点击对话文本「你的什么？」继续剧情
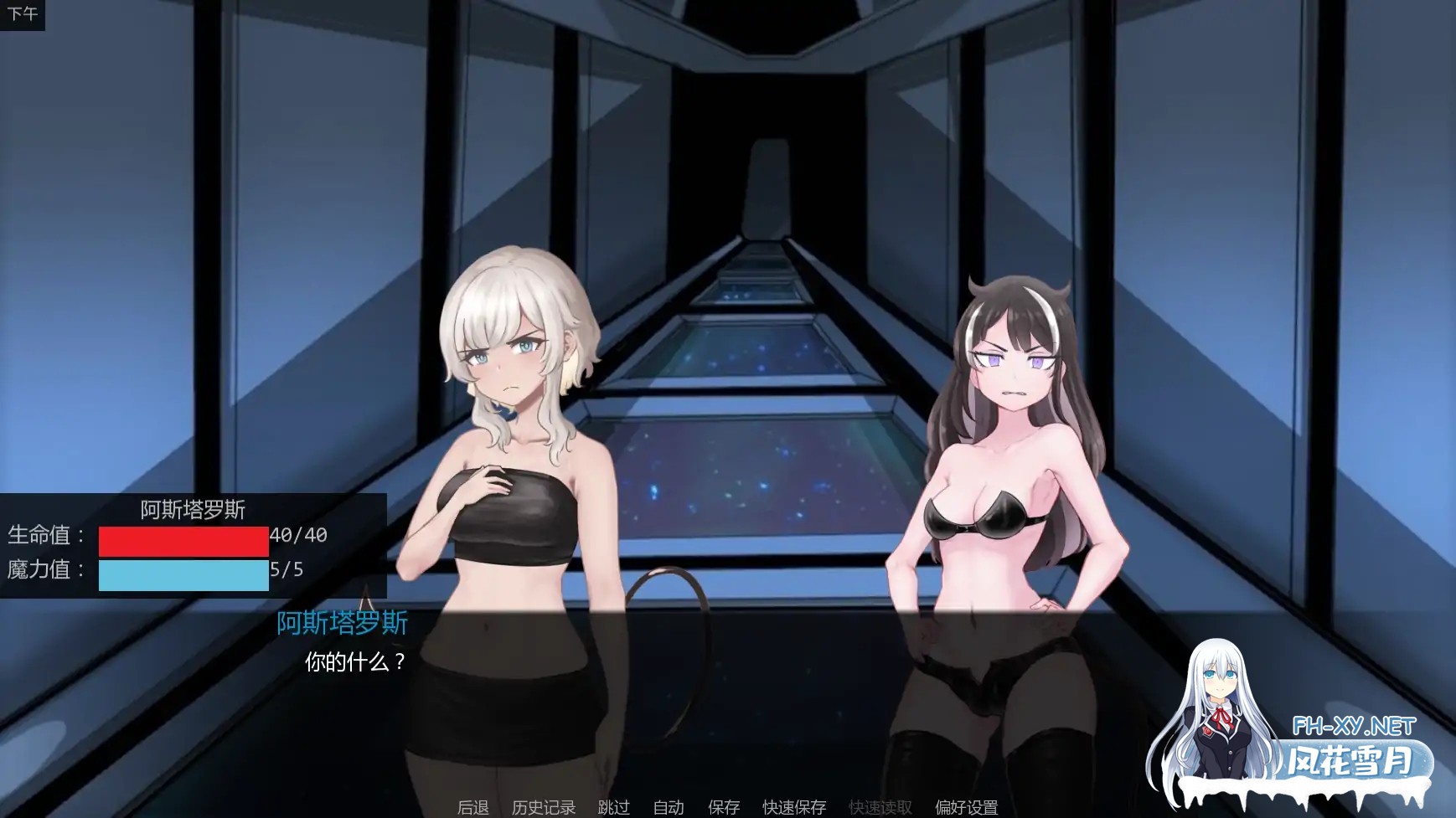1456x818 pixels. [355, 661]
